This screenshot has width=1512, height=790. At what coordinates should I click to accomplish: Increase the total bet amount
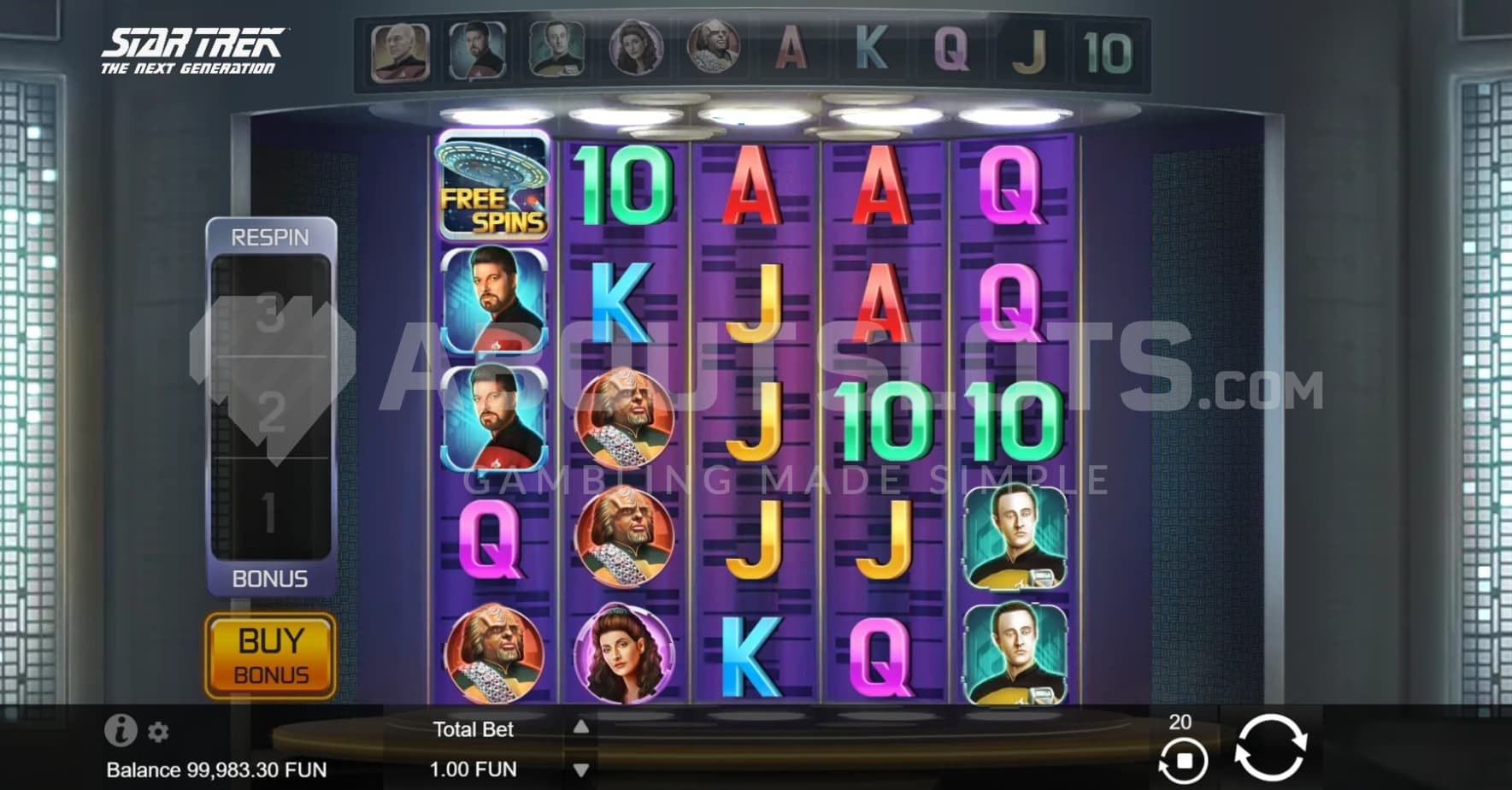coord(581,727)
